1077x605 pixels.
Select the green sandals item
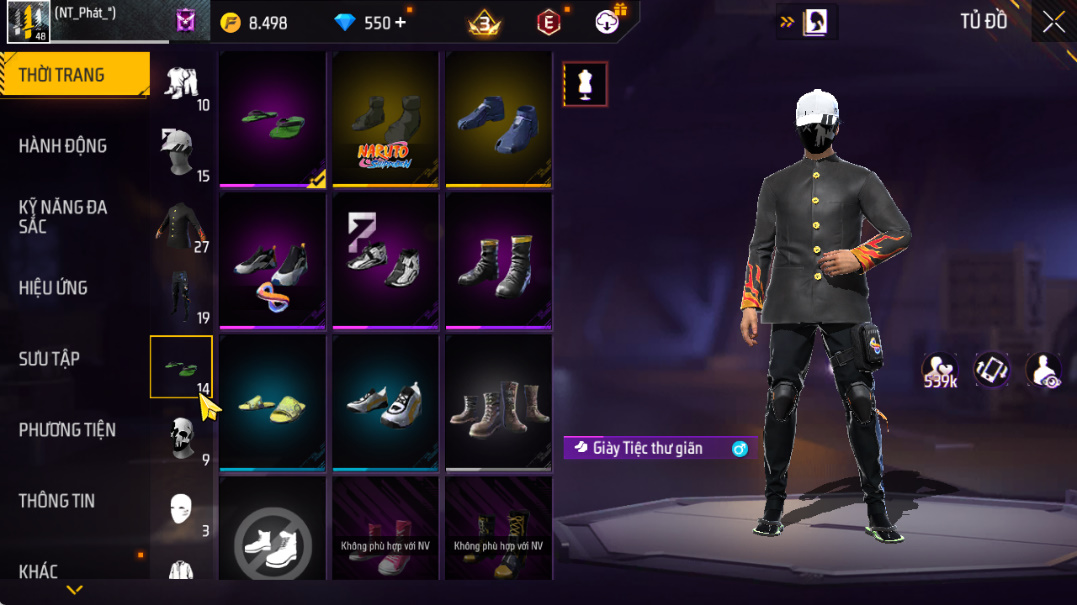[x=273, y=119]
